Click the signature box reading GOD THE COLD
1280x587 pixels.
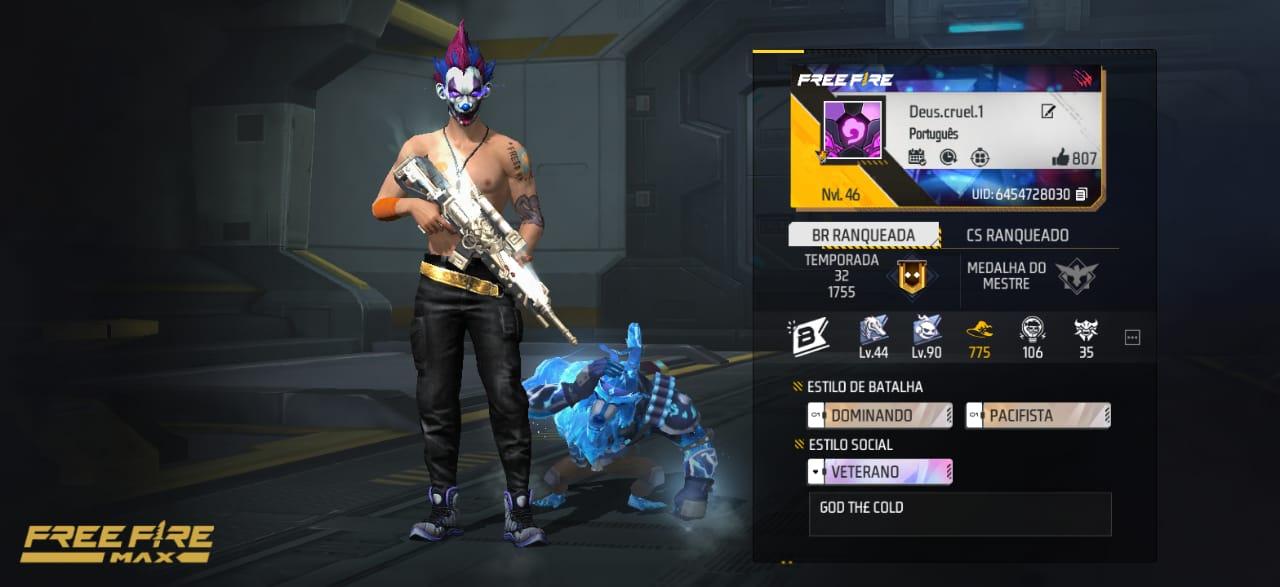click(x=959, y=514)
